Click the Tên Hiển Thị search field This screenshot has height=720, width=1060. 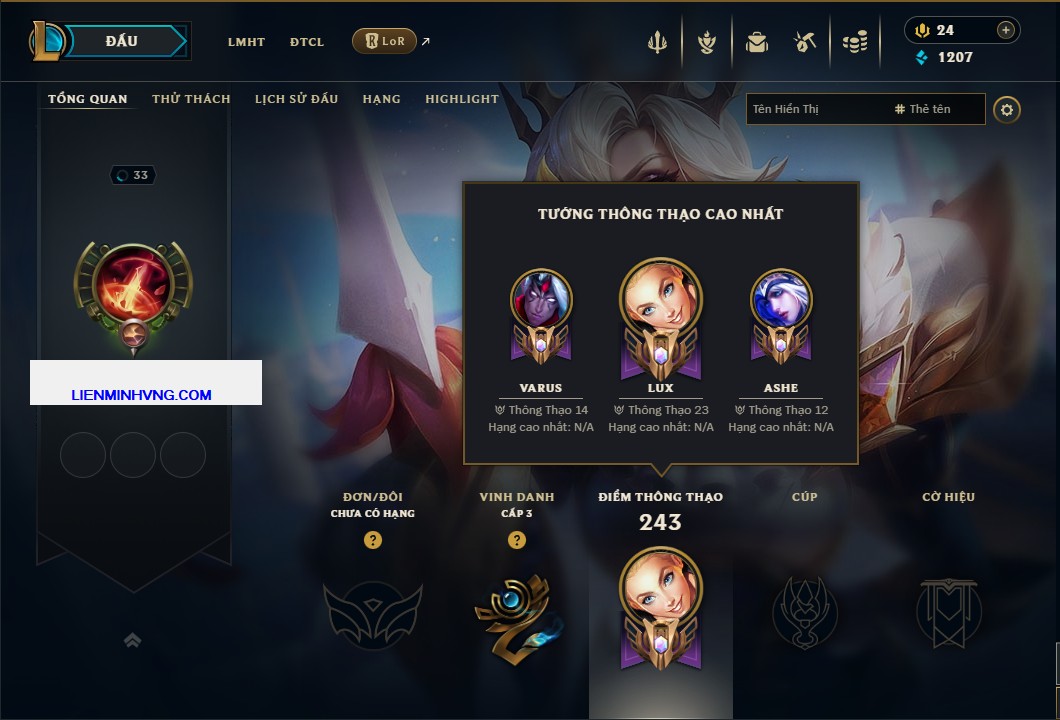click(815, 109)
